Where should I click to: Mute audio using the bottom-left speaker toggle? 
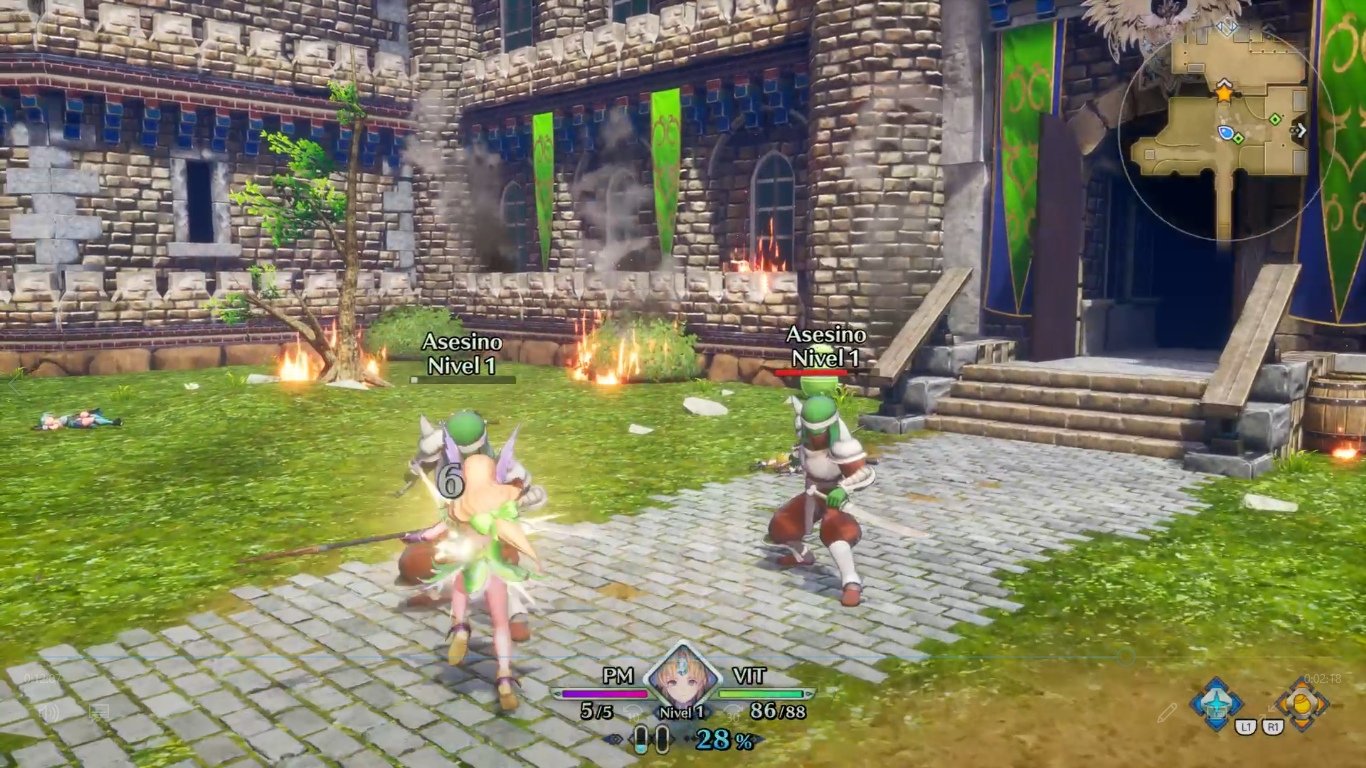pyautogui.click(x=50, y=713)
